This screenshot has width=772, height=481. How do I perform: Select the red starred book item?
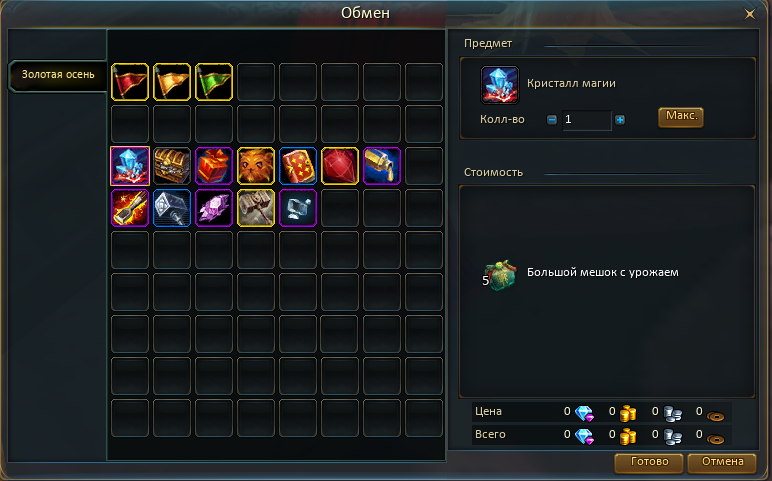pos(298,166)
